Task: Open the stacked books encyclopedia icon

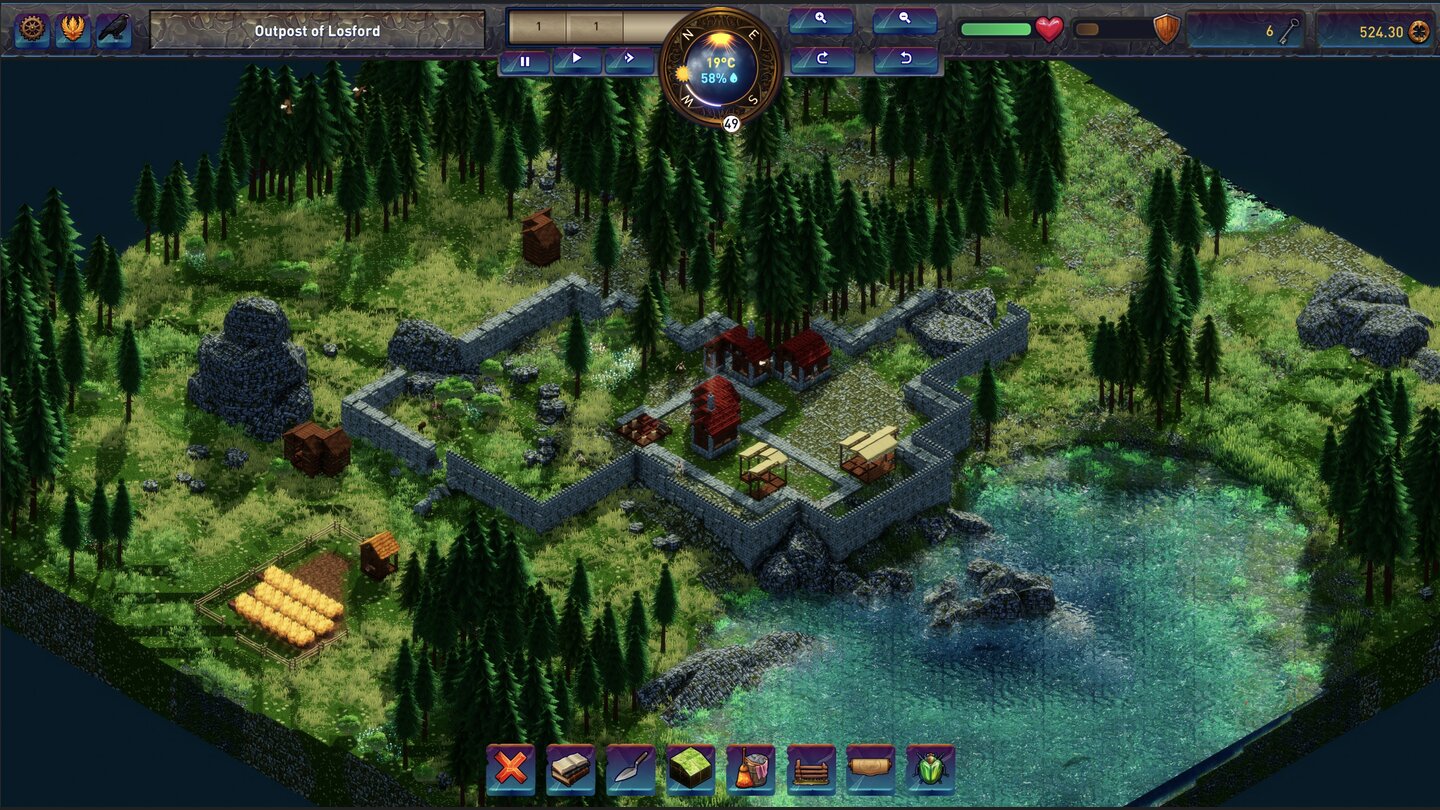Action: pyautogui.click(x=570, y=770)
